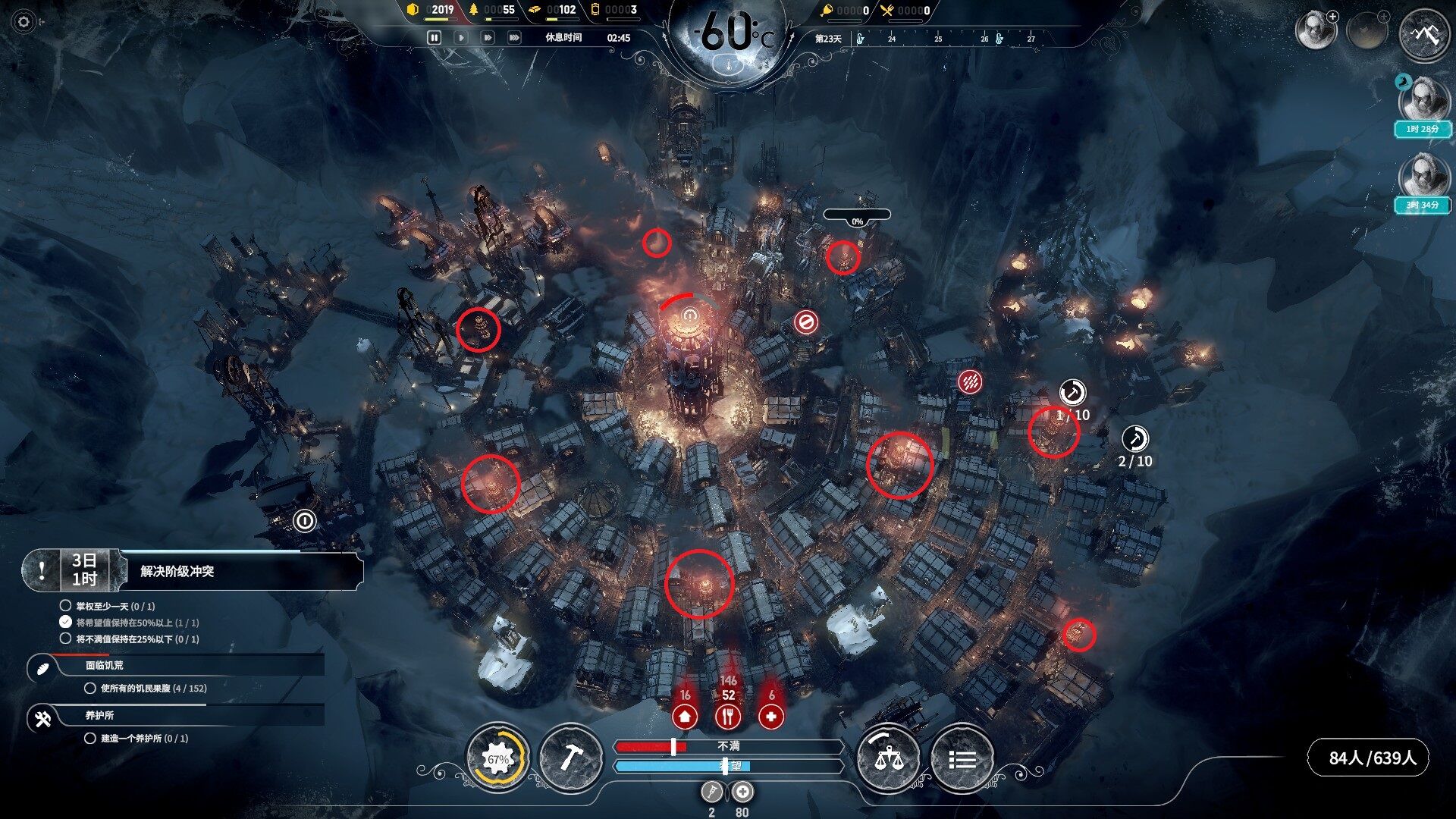Viewport: 1456px width, 819px height.
Task: Switch to double fast-forward speed
Action: point(487,37)
